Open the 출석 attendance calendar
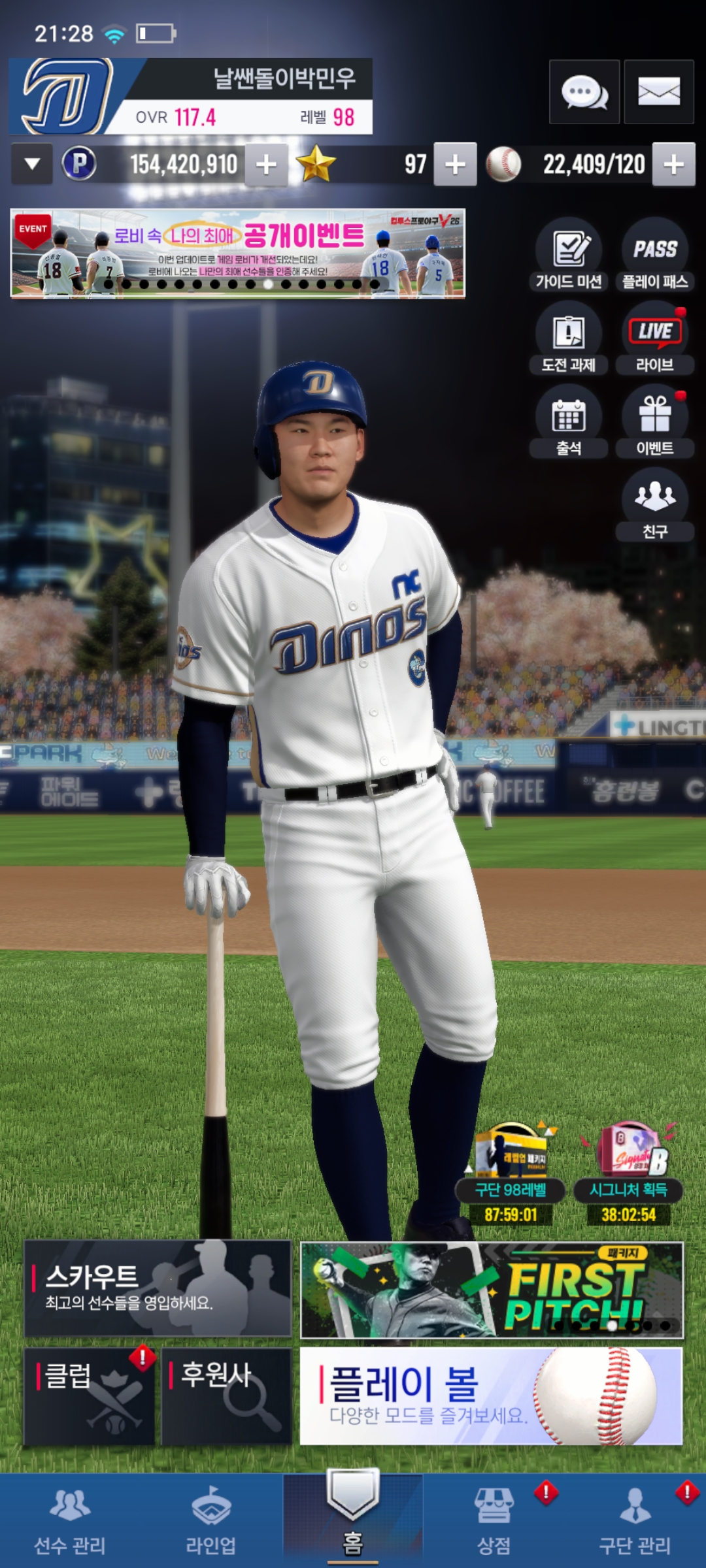The height and width of the screenshot is (1568, 706). pyautogui.click(x=569, y=421)
